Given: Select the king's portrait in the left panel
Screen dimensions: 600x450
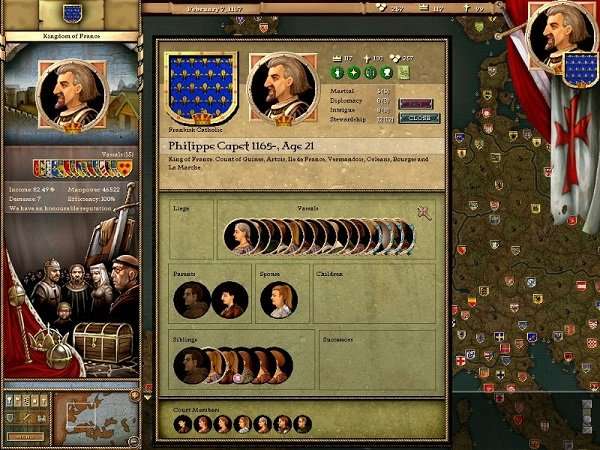Looking at the screenshot, I should click(70, 97).
